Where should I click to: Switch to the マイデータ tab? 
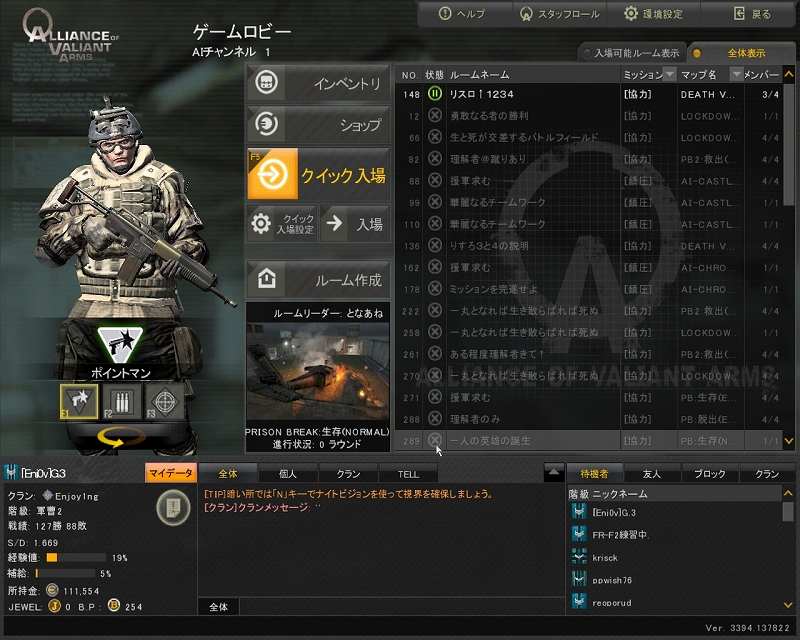170,473
